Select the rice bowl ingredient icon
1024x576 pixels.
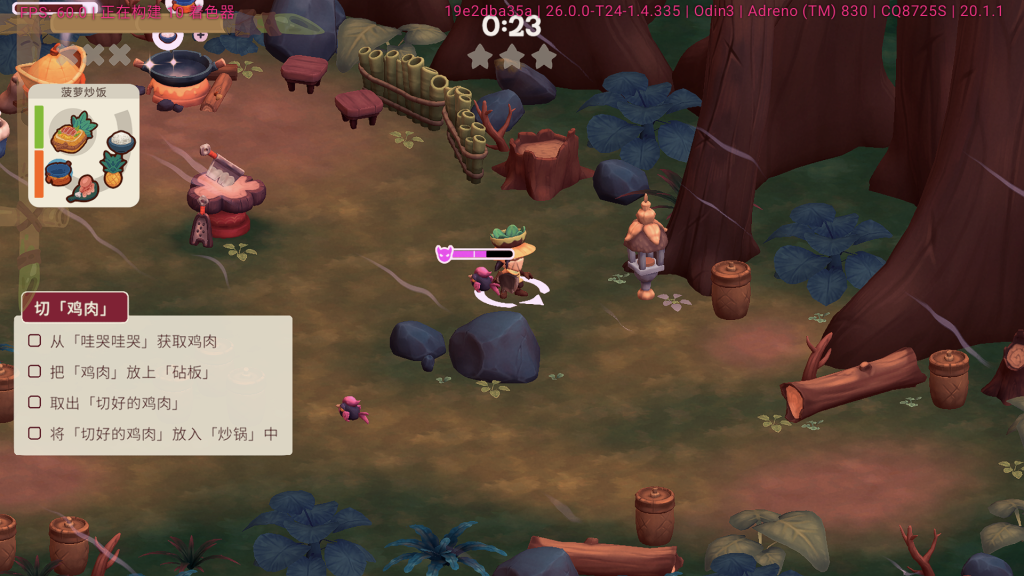(120, 140)
